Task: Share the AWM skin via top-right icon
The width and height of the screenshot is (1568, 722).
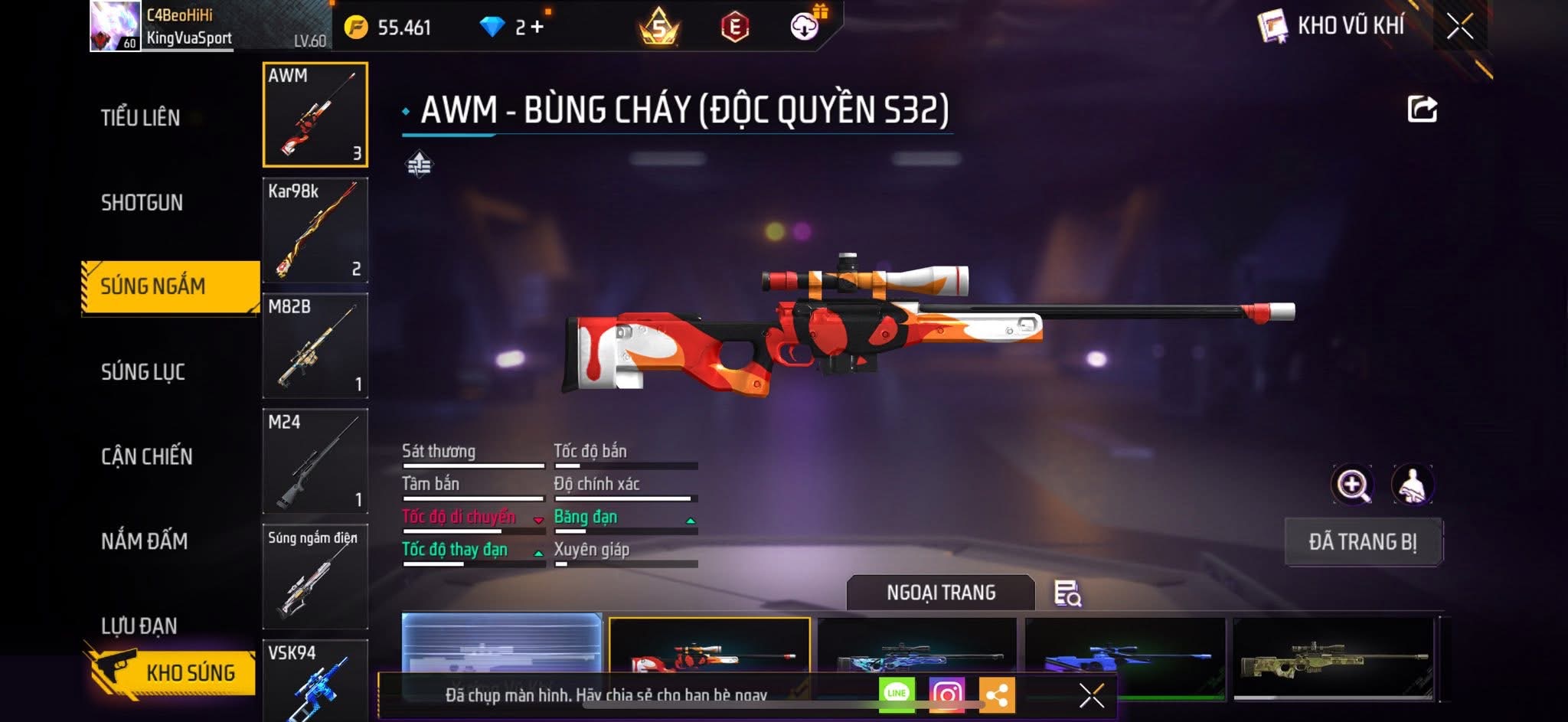Action: [x=1422, y=109]
